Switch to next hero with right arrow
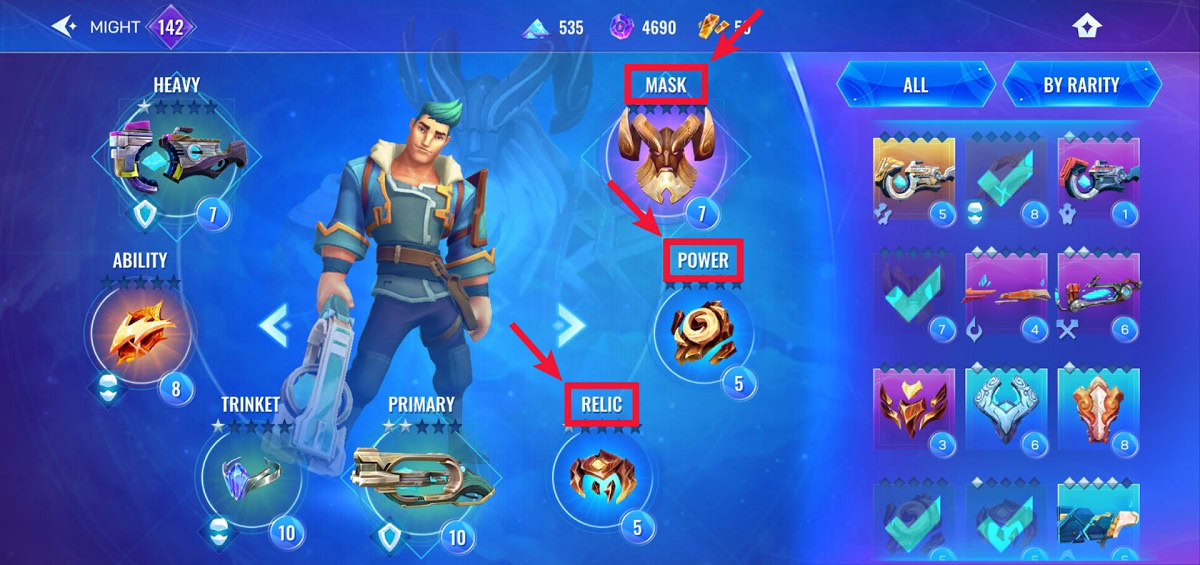The image size is (1200, 565). point(570,323)
